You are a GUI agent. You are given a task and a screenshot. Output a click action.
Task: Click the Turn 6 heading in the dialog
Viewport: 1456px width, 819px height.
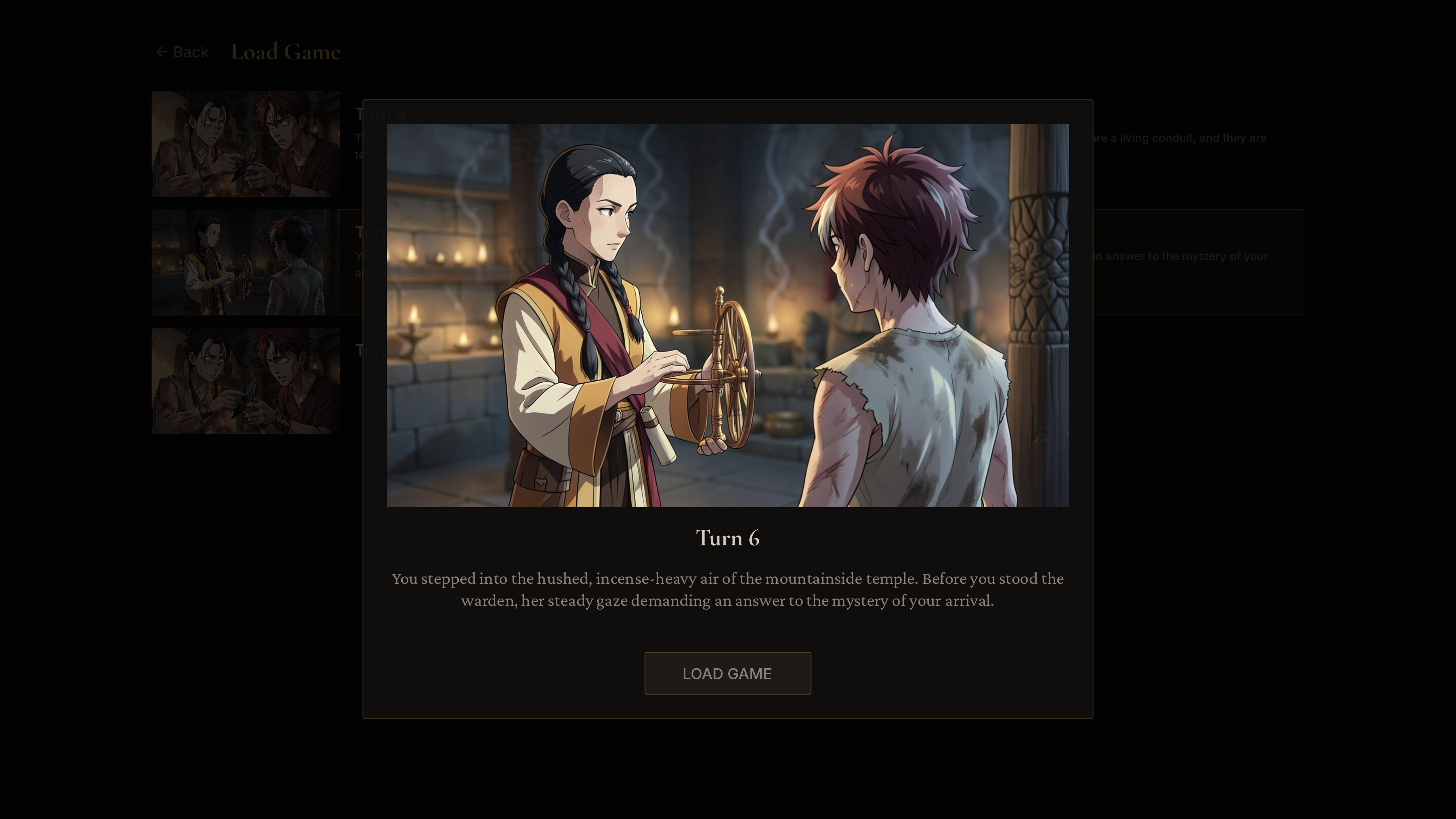coord(727,537)
